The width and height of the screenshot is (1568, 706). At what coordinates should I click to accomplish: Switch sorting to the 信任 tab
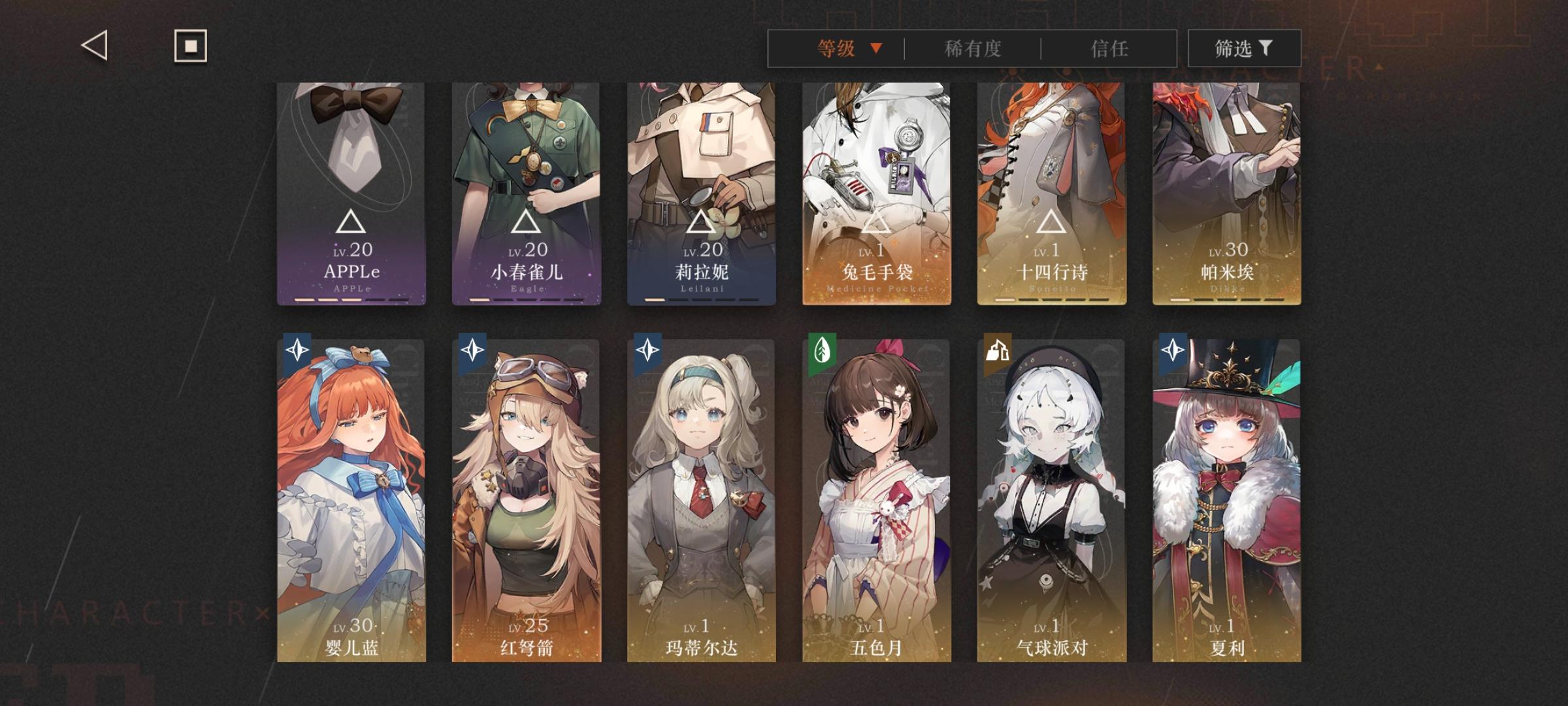point(1112,48)
